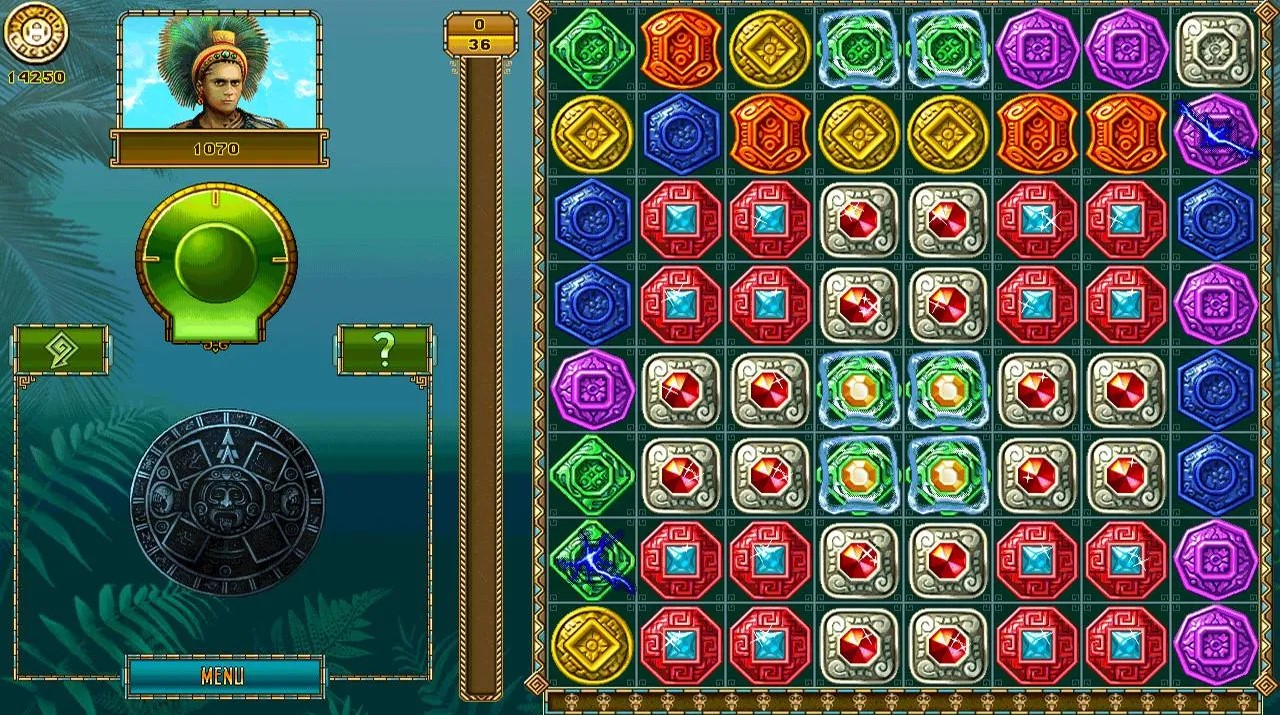Select the white stone tile without a gem
The width and height of the screenshot is (1280, 715).
click(1214, 48)
